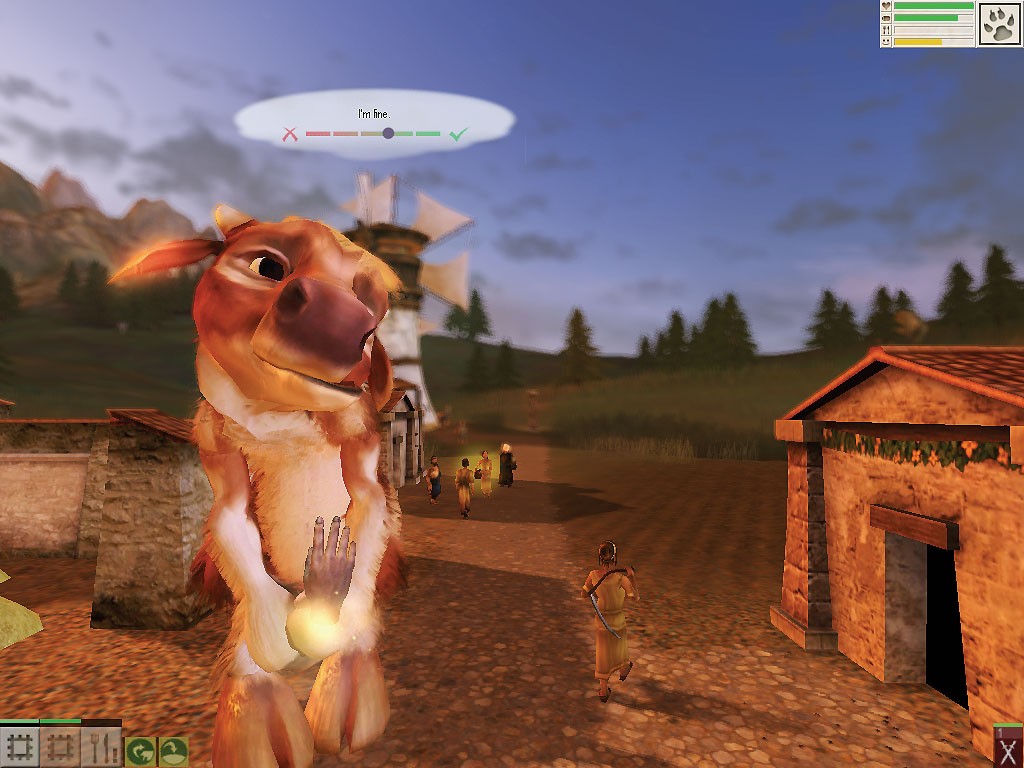Image resolution: width=1024 pixels, height=768 pixels.
Task: Select the light grey square frame button
Action: point(20,748)
